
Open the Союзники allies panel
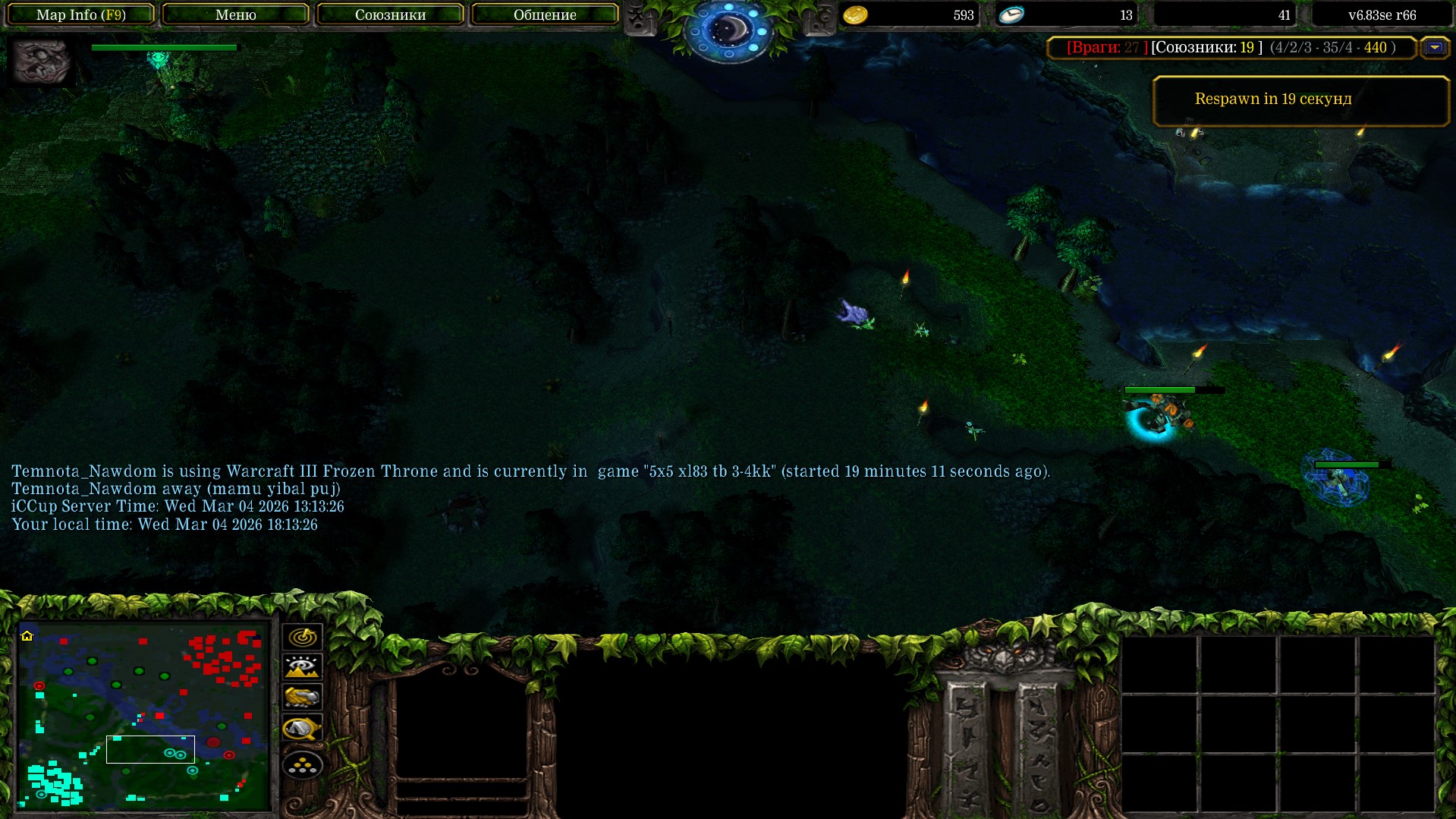coord(390,14)
